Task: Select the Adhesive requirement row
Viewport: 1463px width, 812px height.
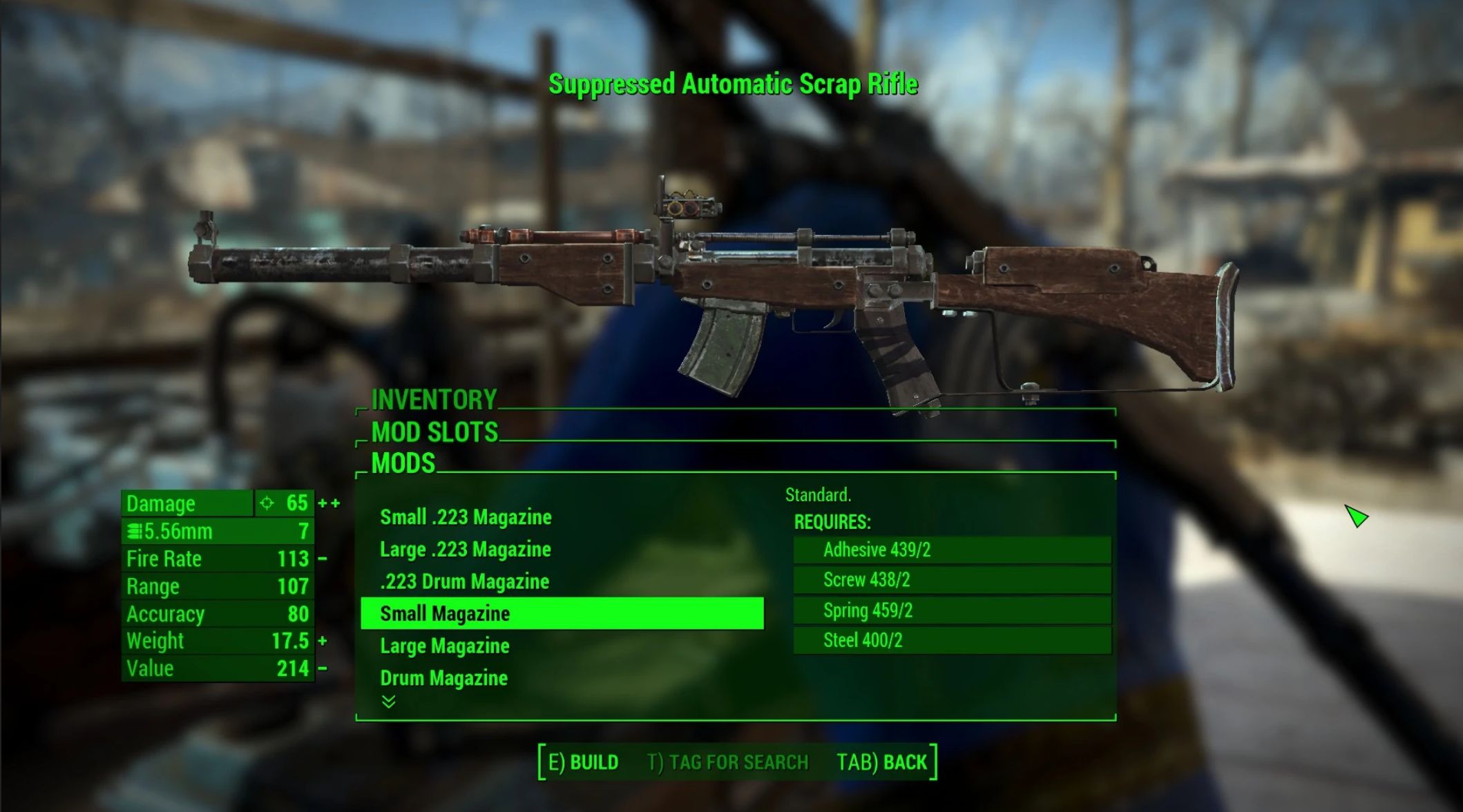Action: pyautogui.click(x=951, y=550)
